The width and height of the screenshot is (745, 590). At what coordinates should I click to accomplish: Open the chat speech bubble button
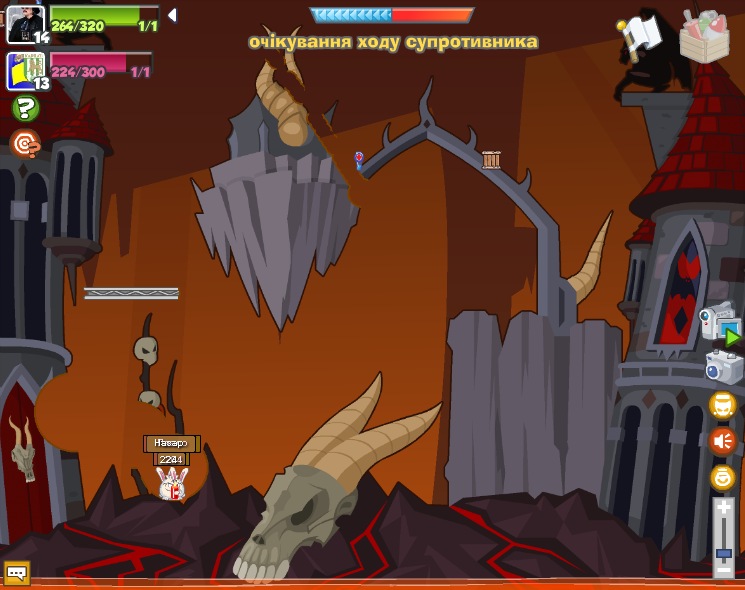(x=17, y=573)
